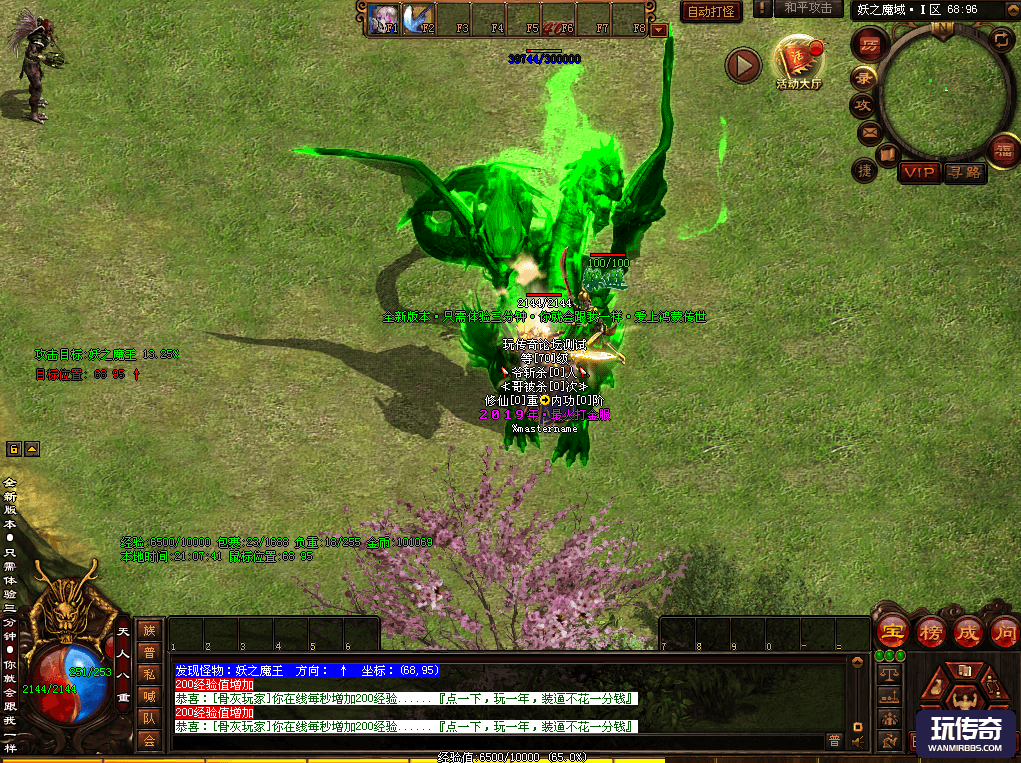
Task: Open the VIP panel
Action: point(918,173)
